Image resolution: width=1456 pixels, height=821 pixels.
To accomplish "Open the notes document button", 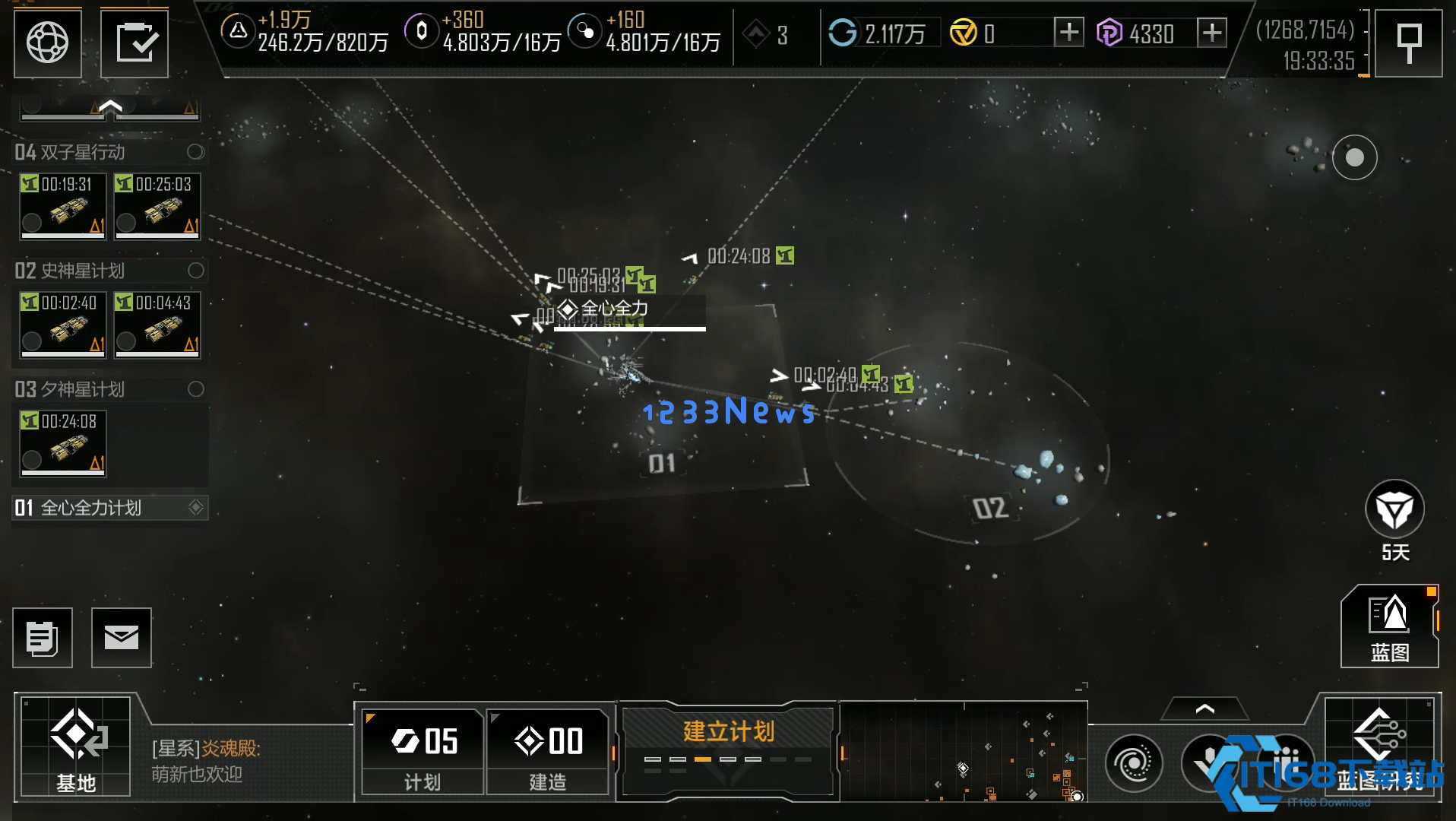I will click(43, 638).
